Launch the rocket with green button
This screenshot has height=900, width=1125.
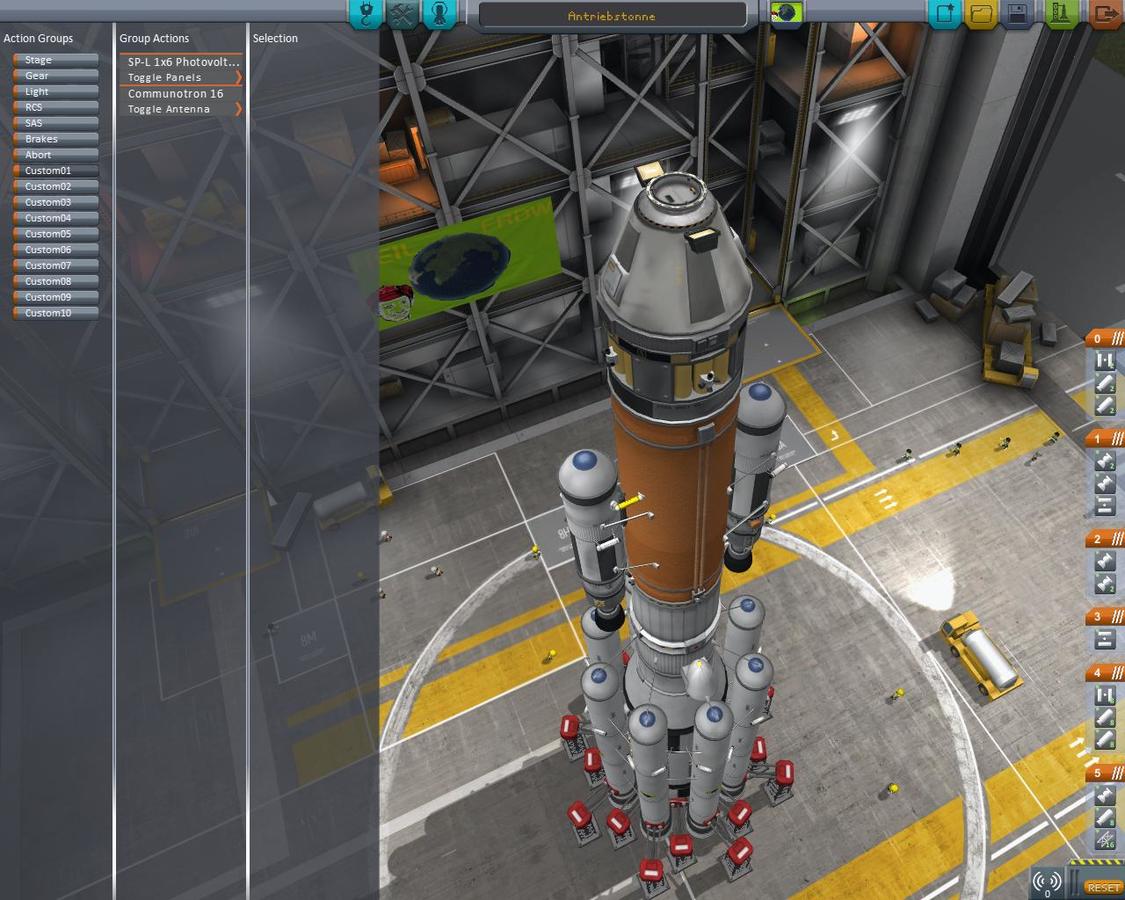(1061, 14)
